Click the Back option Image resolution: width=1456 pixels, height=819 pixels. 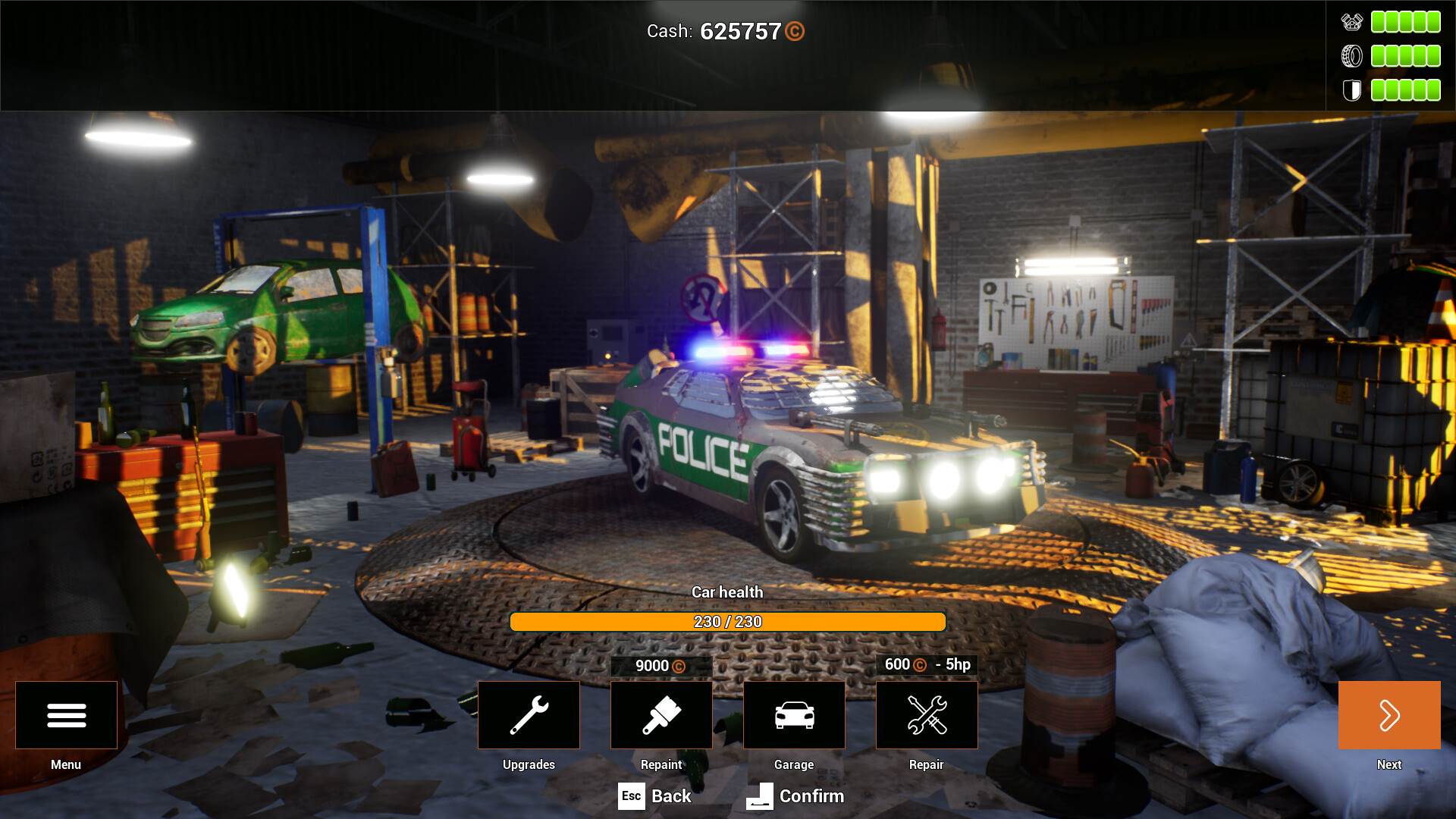coord(670,796)
